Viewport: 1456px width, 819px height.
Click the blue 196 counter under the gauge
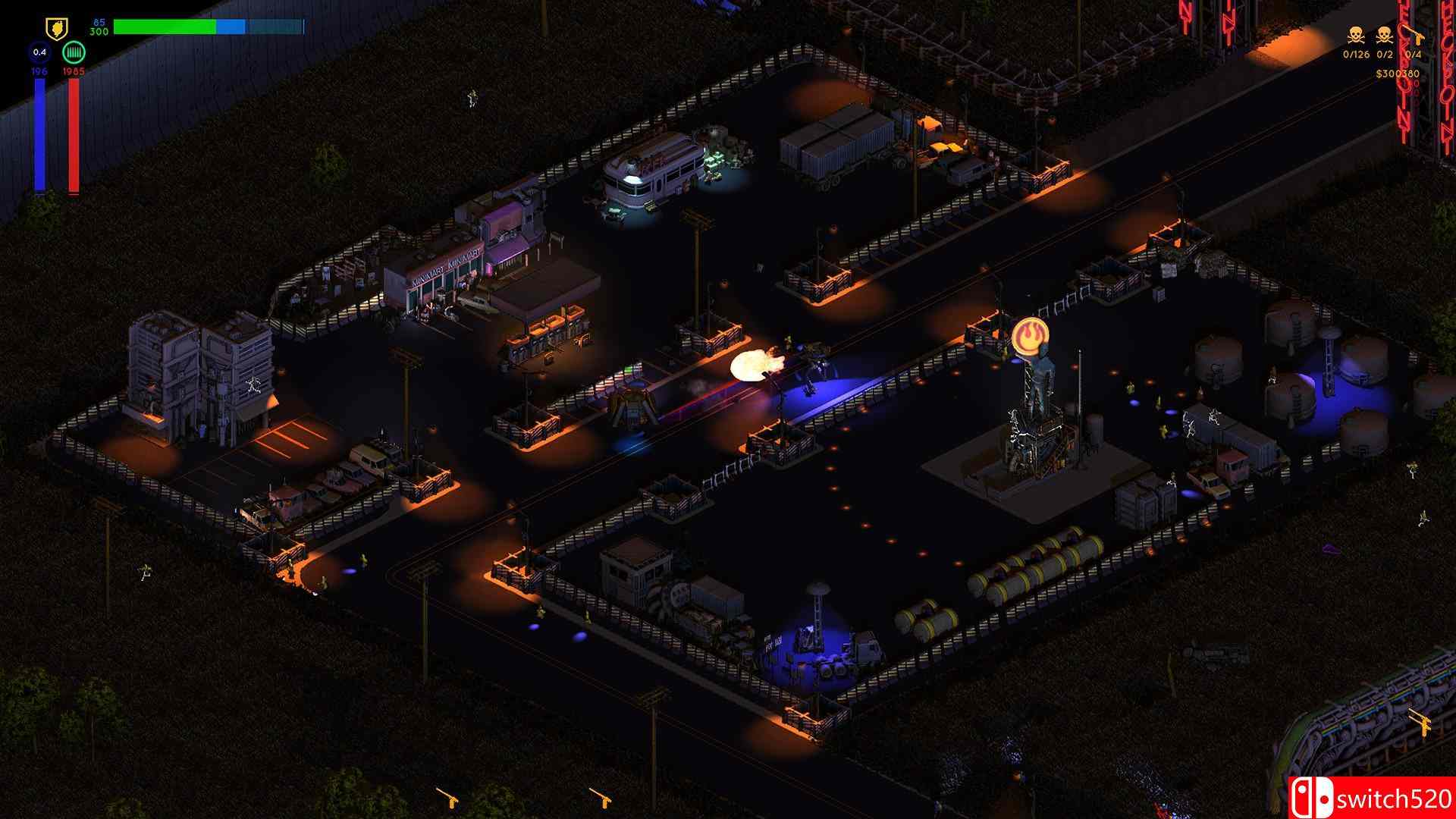[40, 71]
